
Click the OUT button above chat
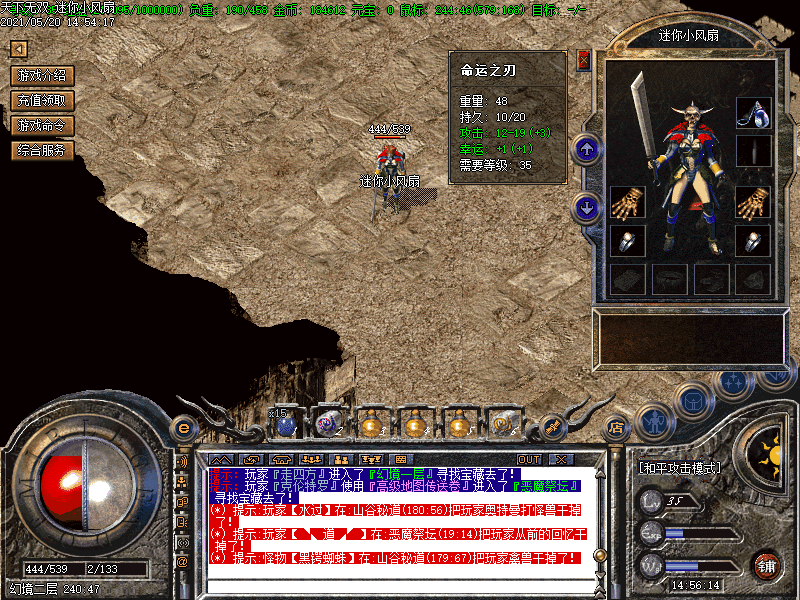coord(528,459)
